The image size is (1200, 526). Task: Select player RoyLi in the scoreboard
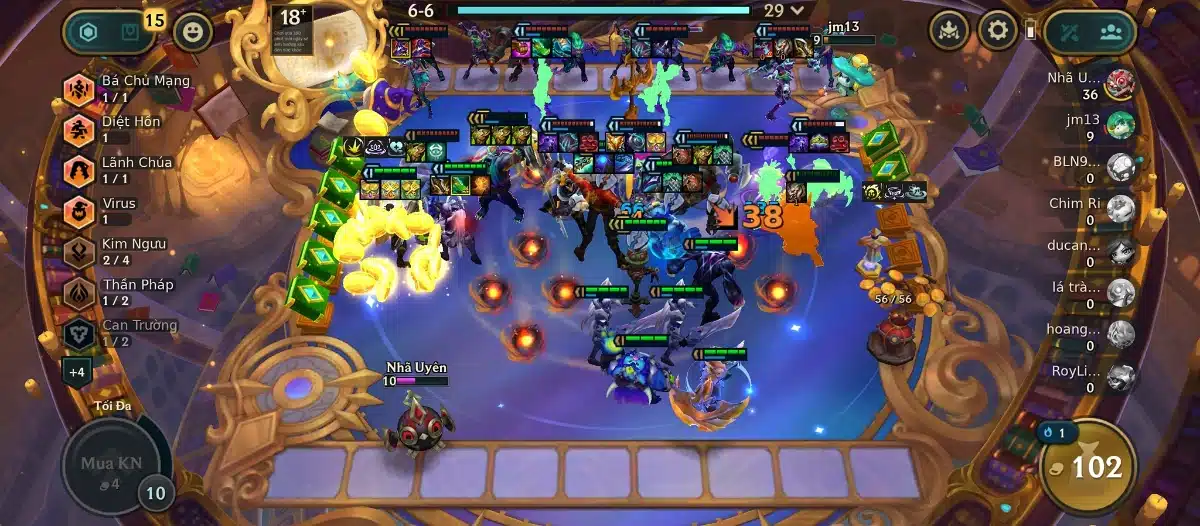click(x=1120, y=377)
